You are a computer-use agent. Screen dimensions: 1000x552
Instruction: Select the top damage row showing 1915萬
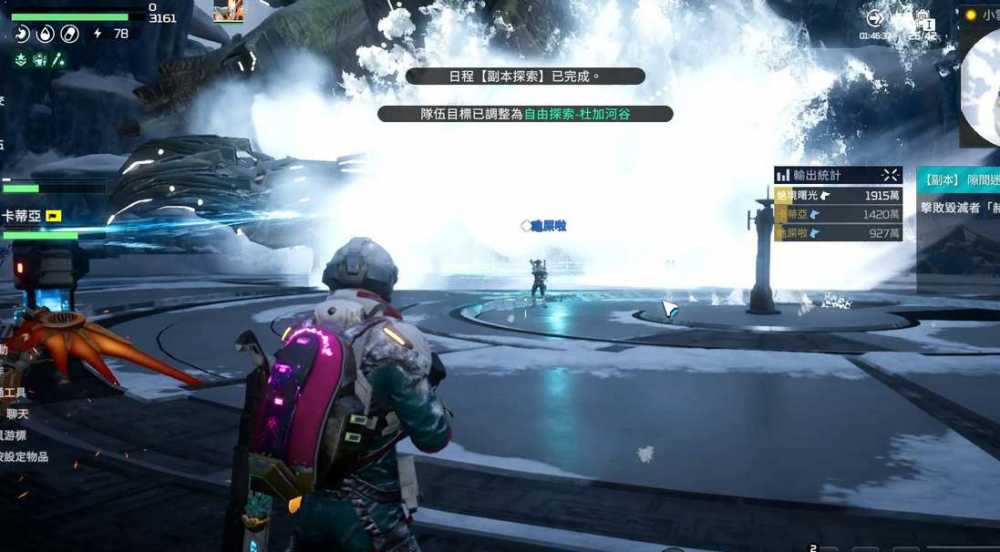click(x=838, y=196)
